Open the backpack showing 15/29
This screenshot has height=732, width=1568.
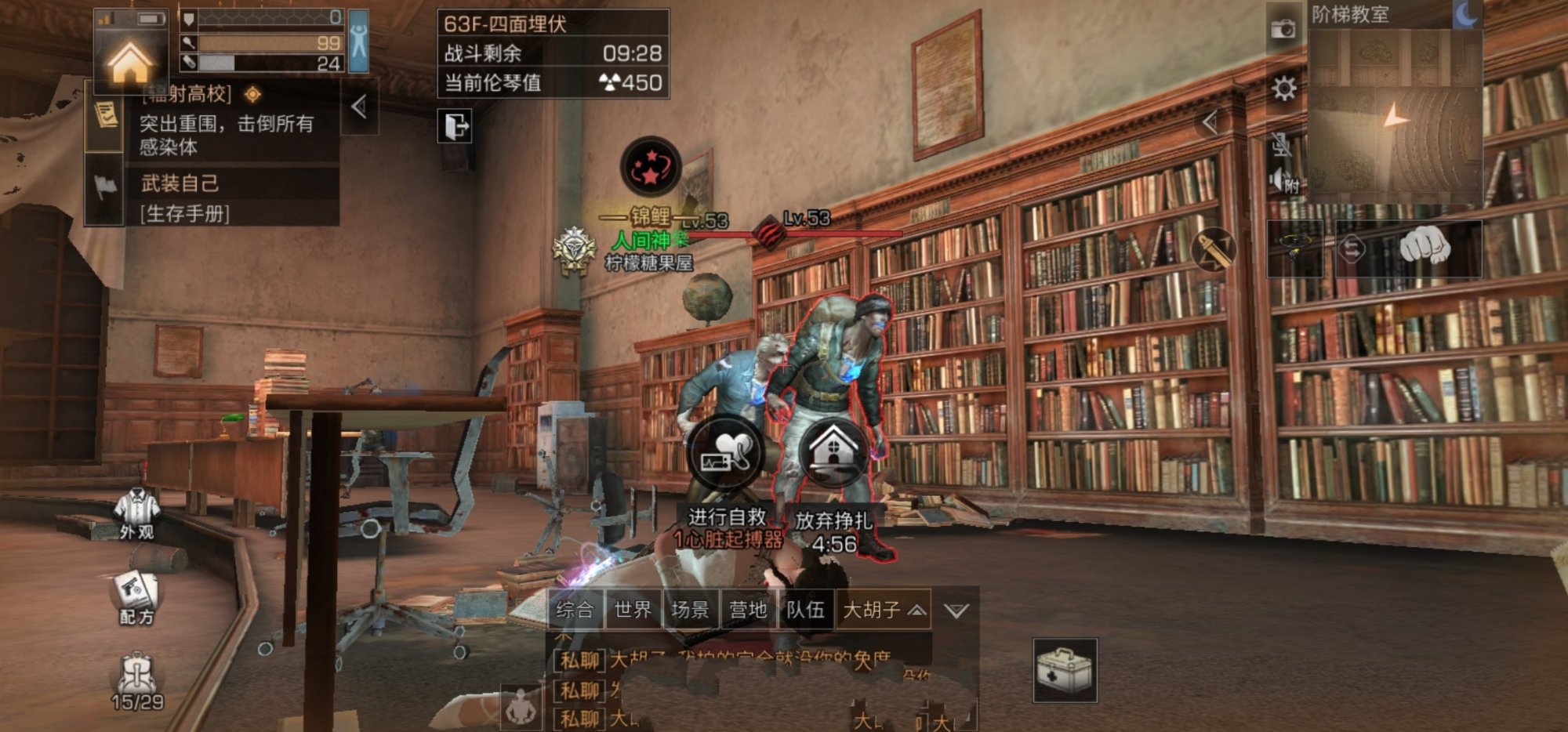coord(136,682)
